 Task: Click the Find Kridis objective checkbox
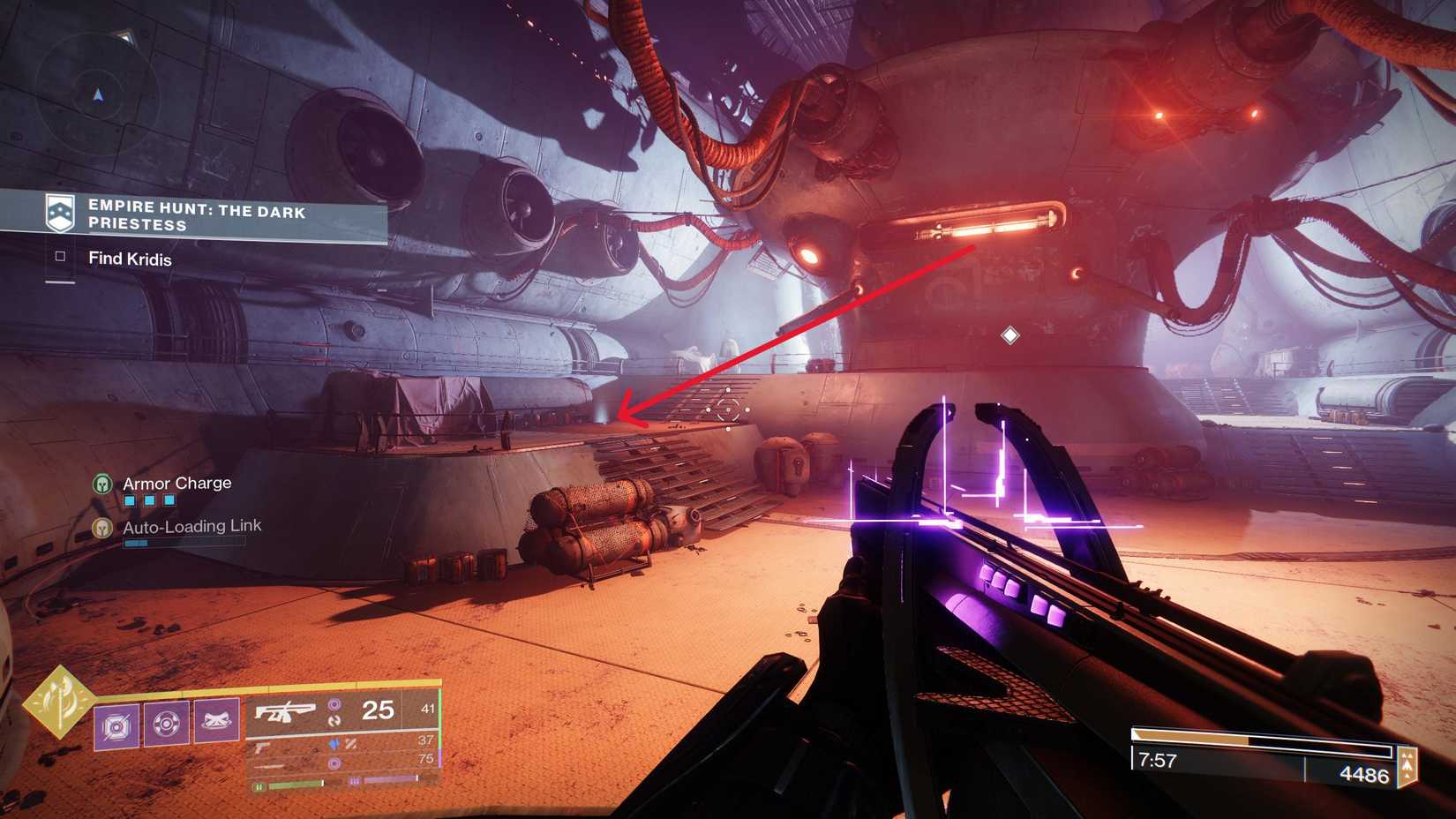click(x=60, y=257)
